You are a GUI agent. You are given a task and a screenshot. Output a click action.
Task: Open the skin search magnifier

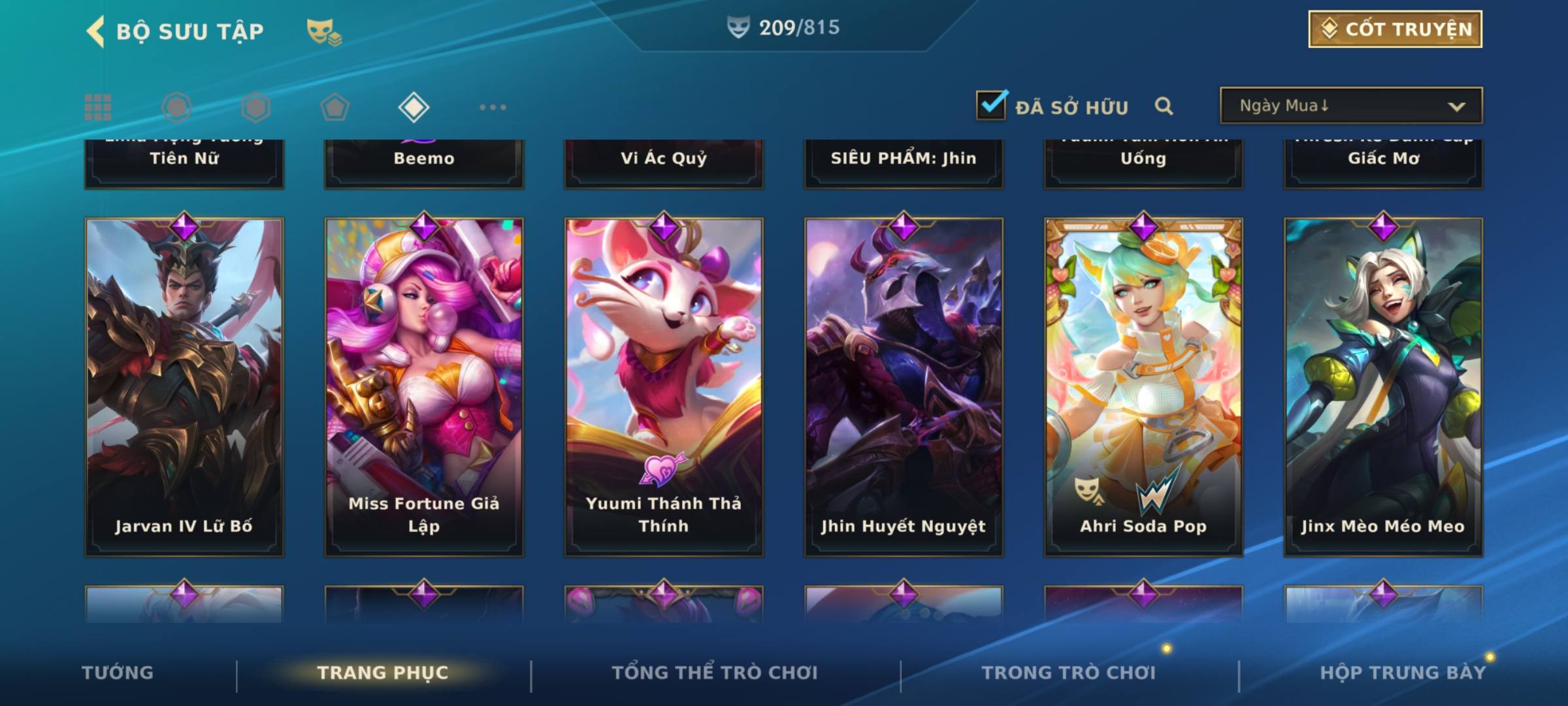pos(1163,106)
